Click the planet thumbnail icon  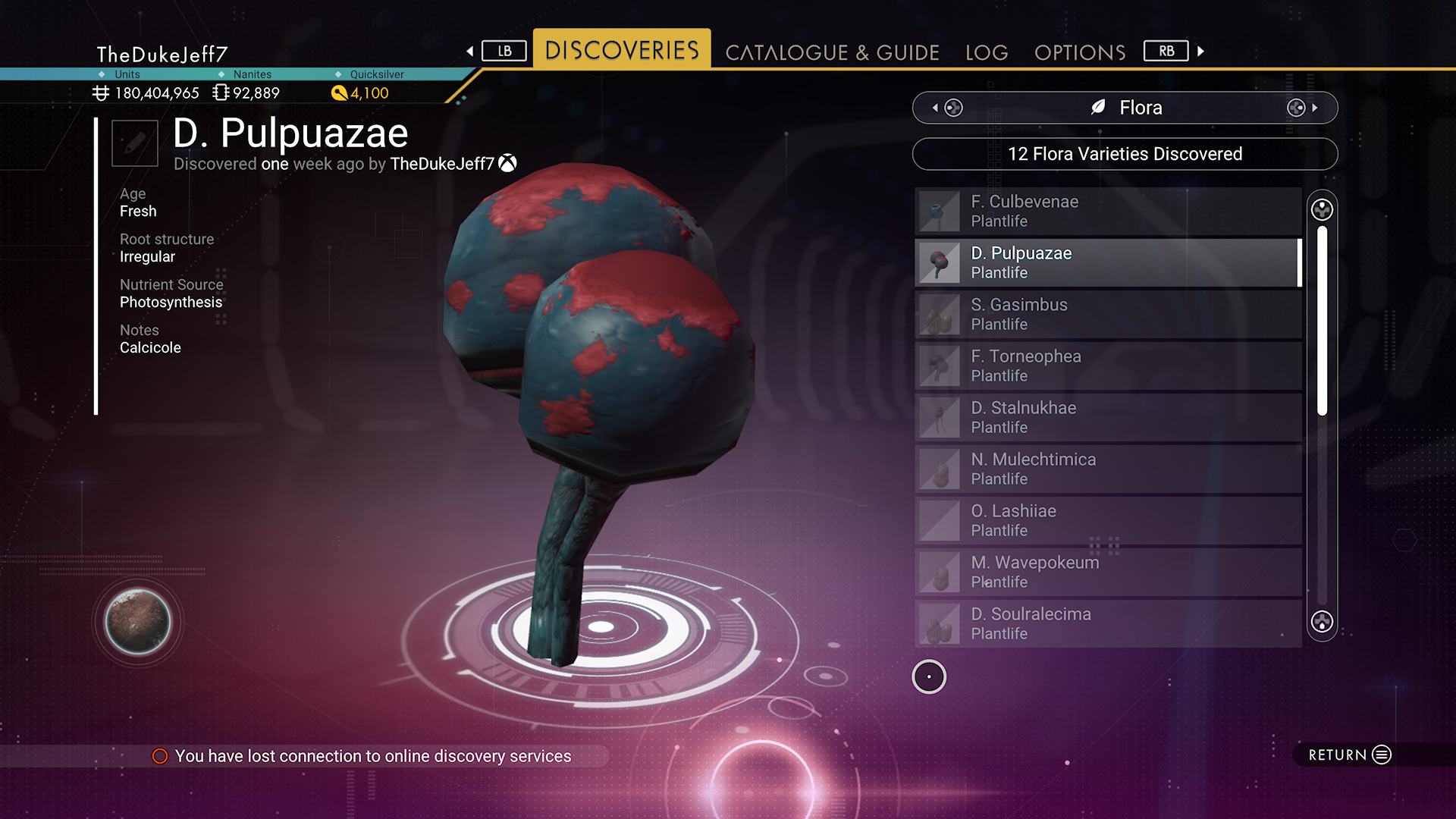[138, 622]
